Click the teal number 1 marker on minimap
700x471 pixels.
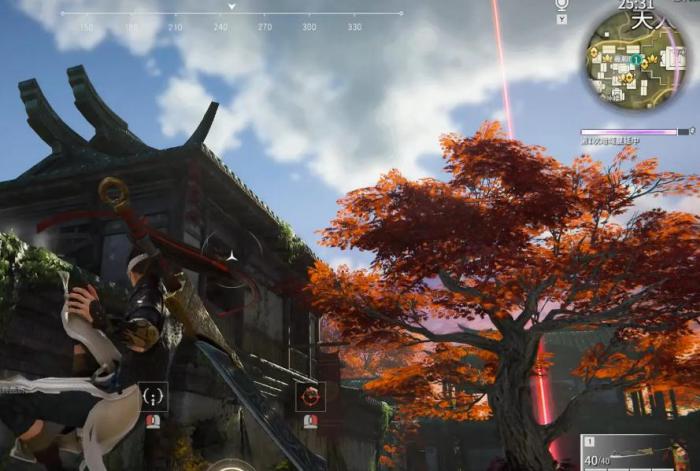coord(636,60)
